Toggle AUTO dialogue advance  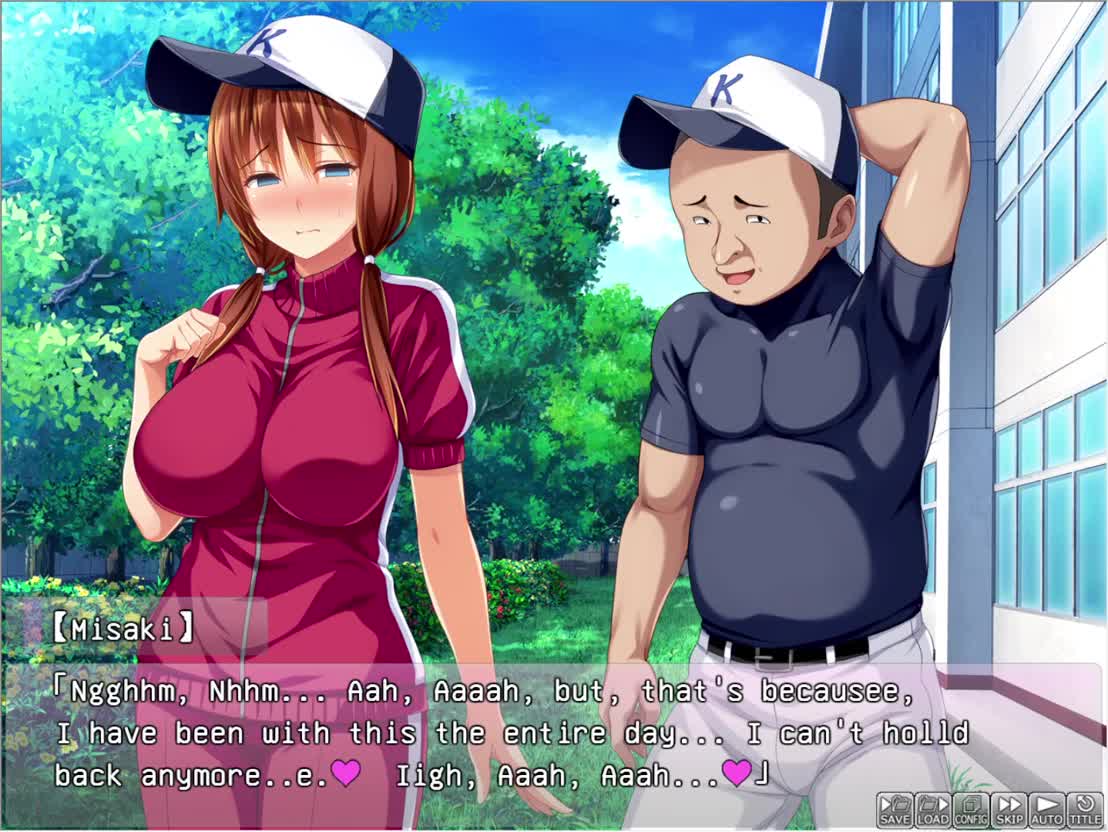[x=1047, y=809]
